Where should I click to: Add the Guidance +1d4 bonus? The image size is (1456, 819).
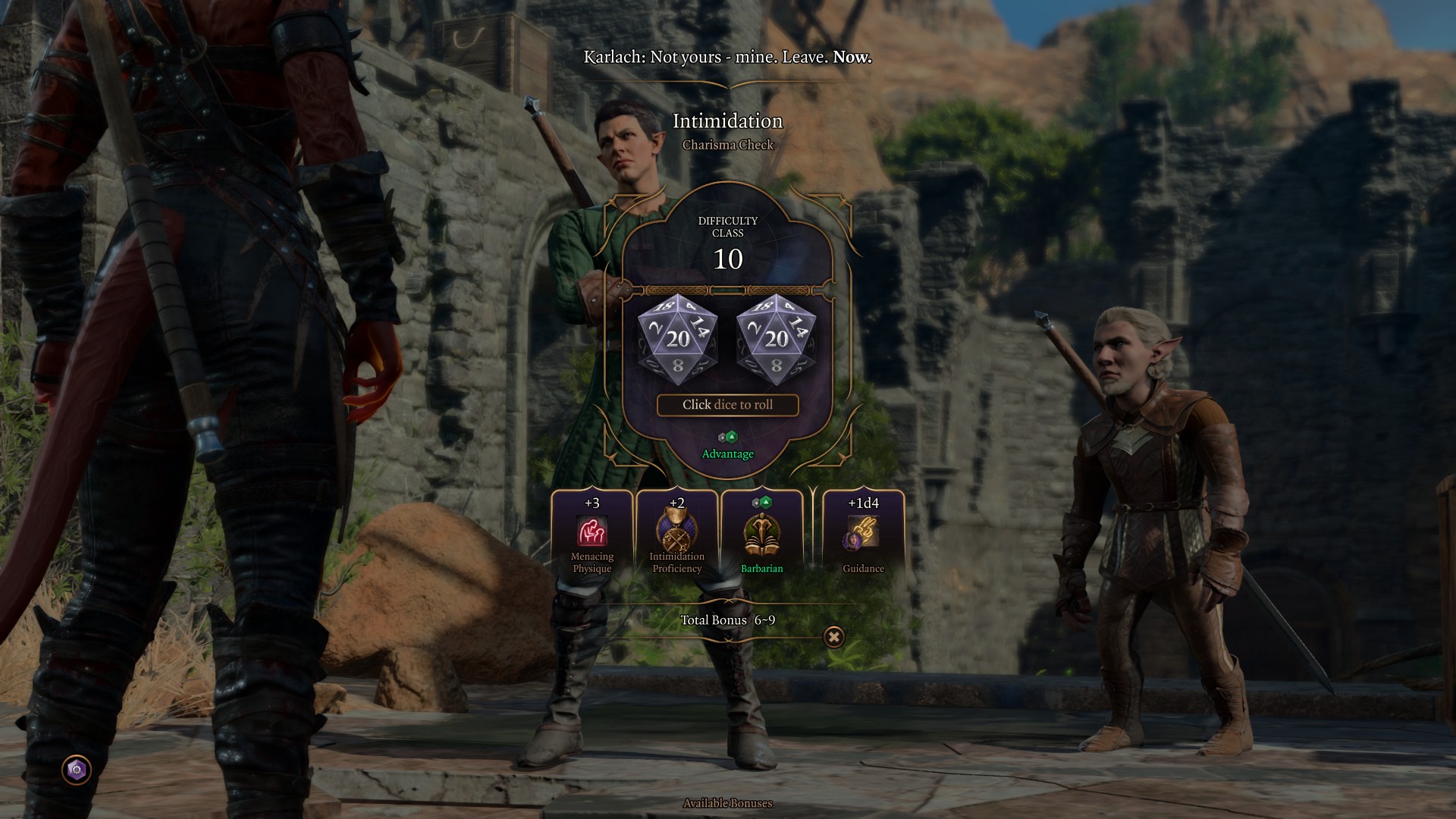coord(863,533)
